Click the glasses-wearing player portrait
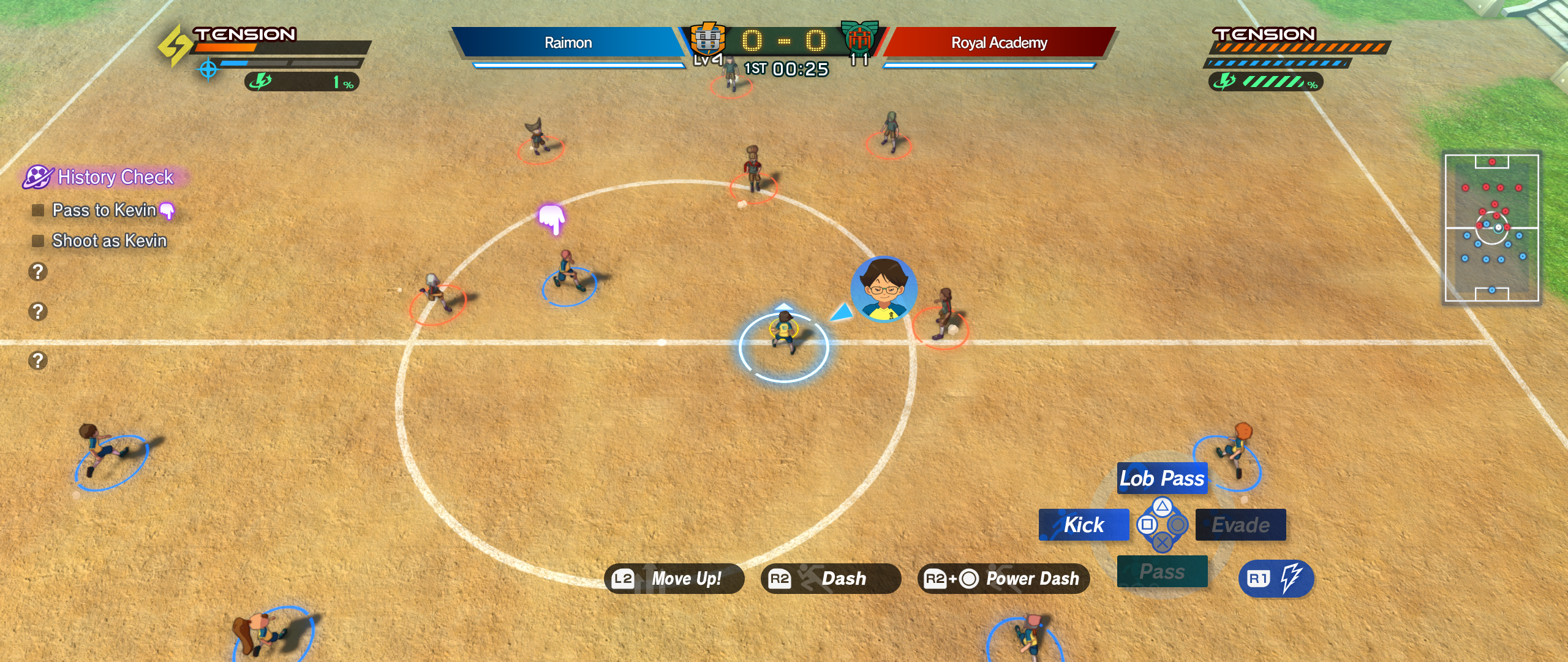 click(883, 289)
